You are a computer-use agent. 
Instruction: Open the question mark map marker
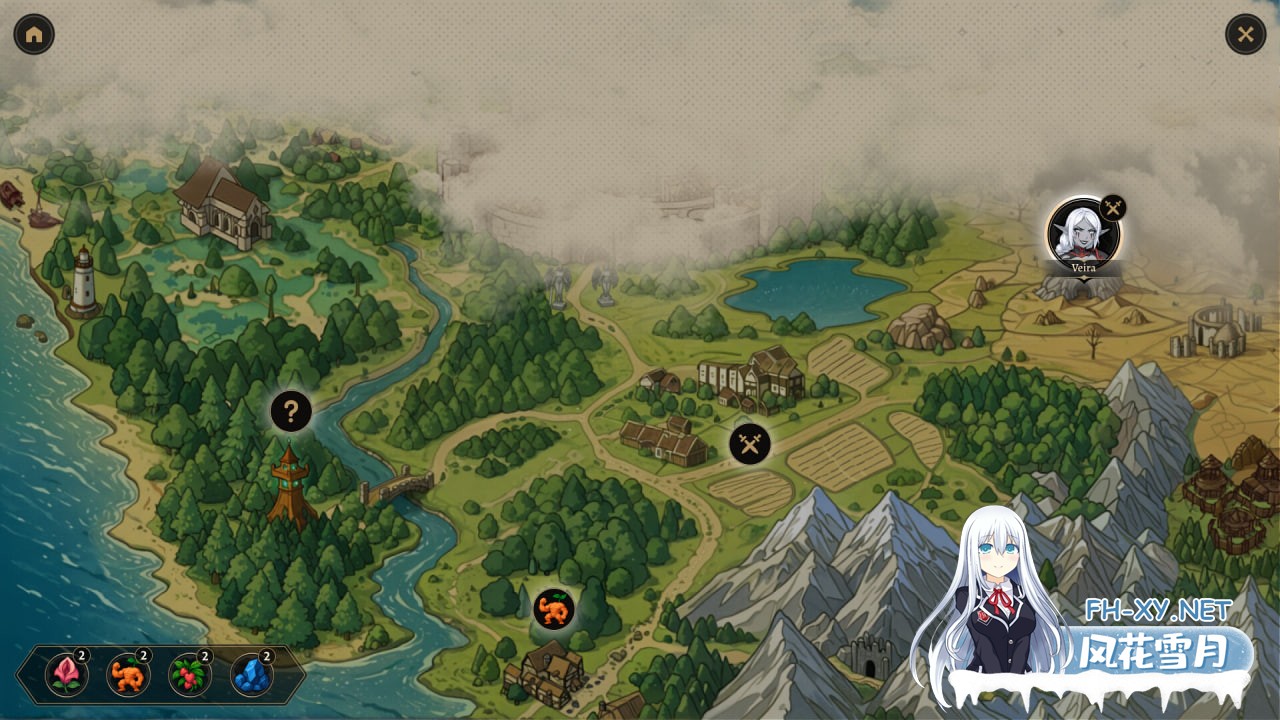pos(291,411)
